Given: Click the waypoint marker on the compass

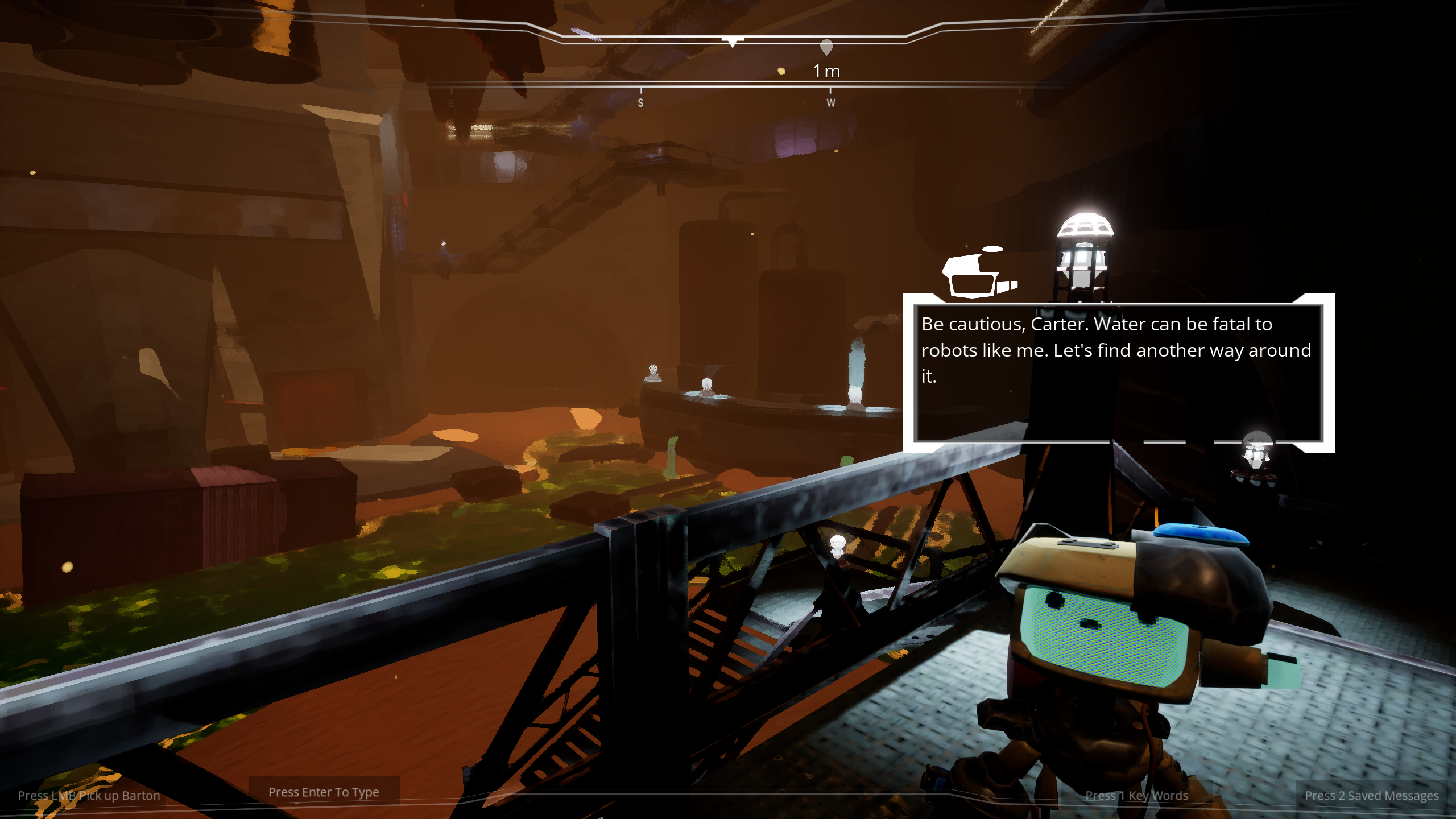Looking at the screenshot, I should [826, 48].
